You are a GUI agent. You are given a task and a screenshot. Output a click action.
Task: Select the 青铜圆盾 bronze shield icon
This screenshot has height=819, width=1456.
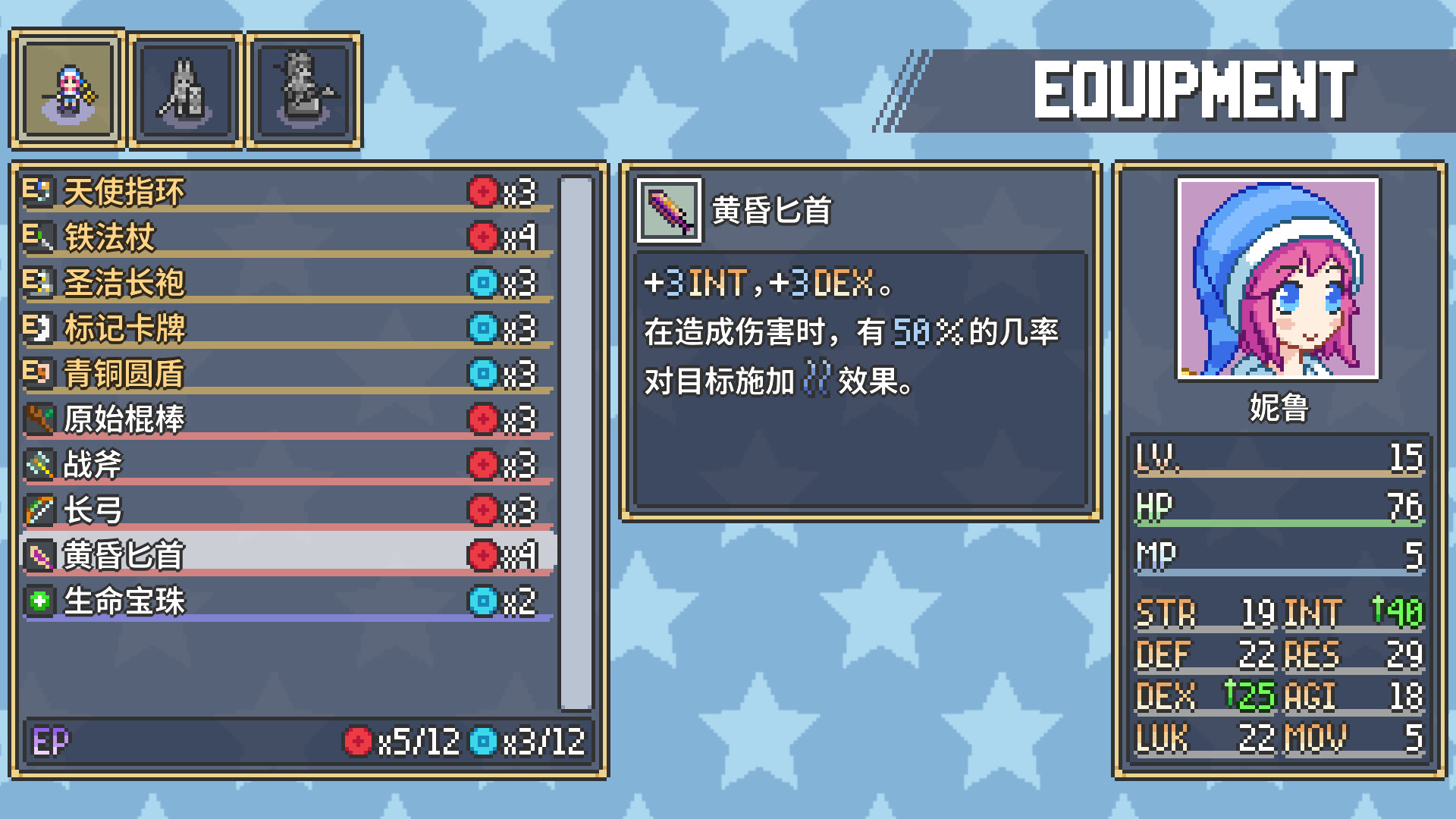pos(39,374)
